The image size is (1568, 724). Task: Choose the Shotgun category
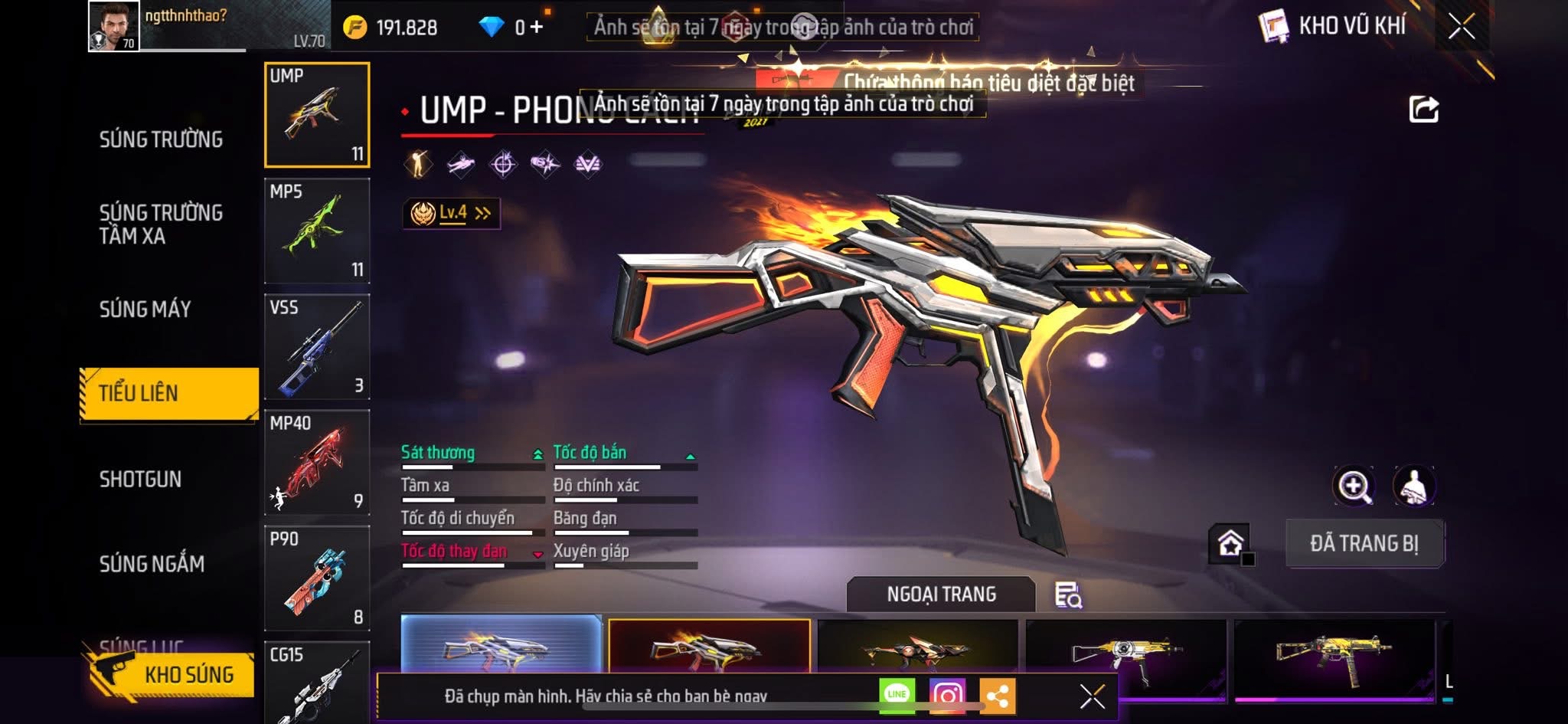point(141,479)
